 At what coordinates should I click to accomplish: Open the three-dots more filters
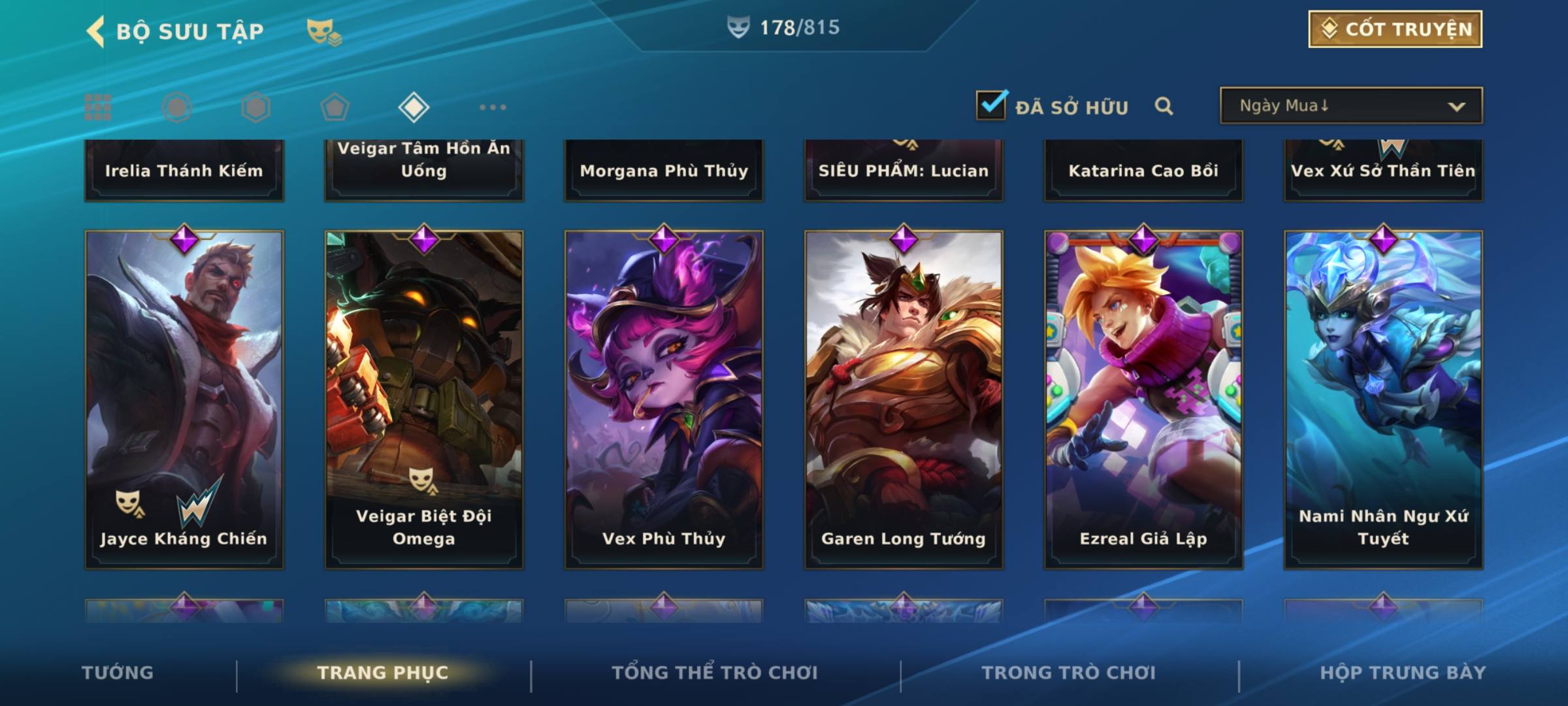click(493, 107)
